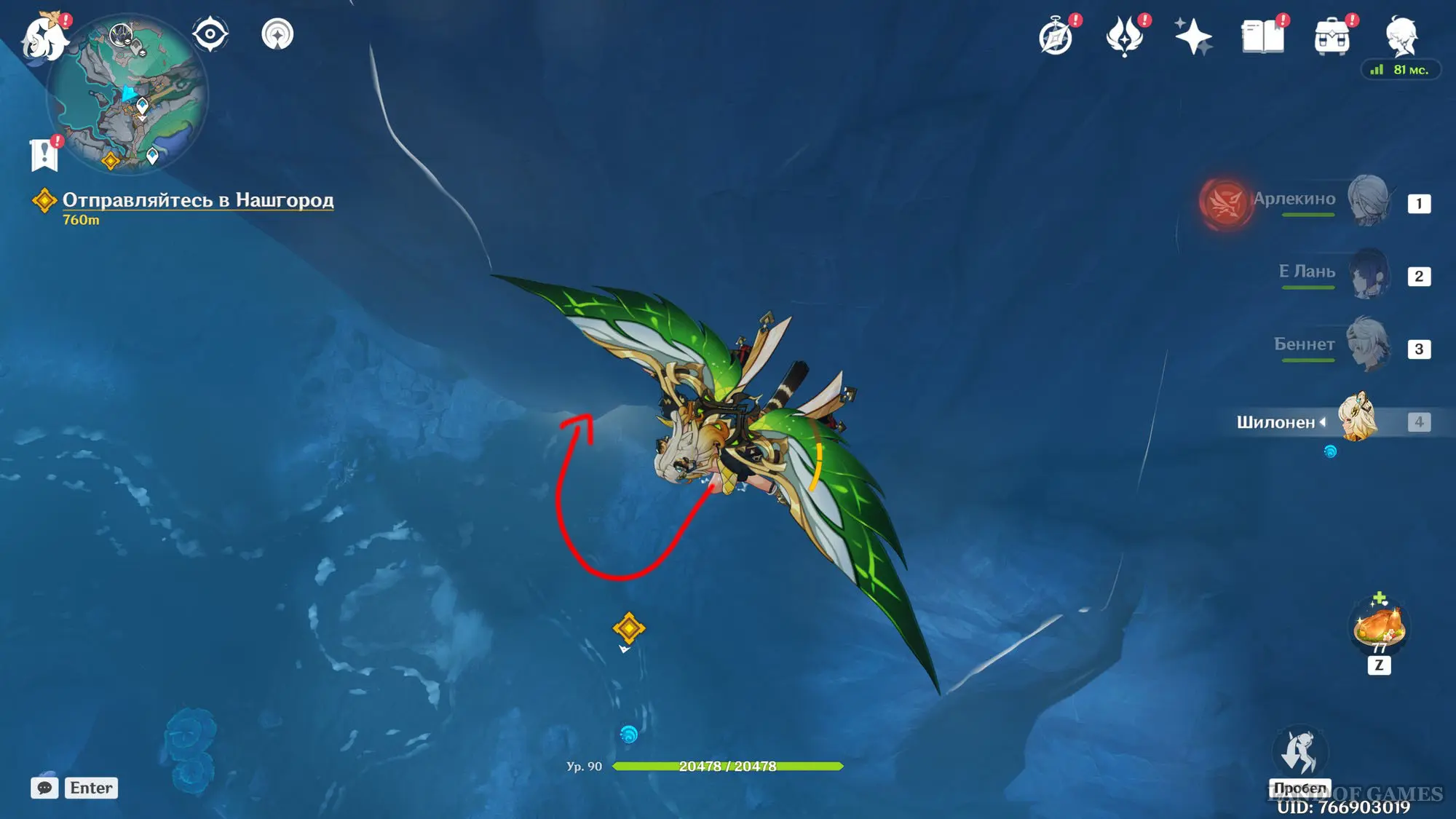
Task: Open the chat speech bubble
Action: pyautogui.click(x=44, y=788)
